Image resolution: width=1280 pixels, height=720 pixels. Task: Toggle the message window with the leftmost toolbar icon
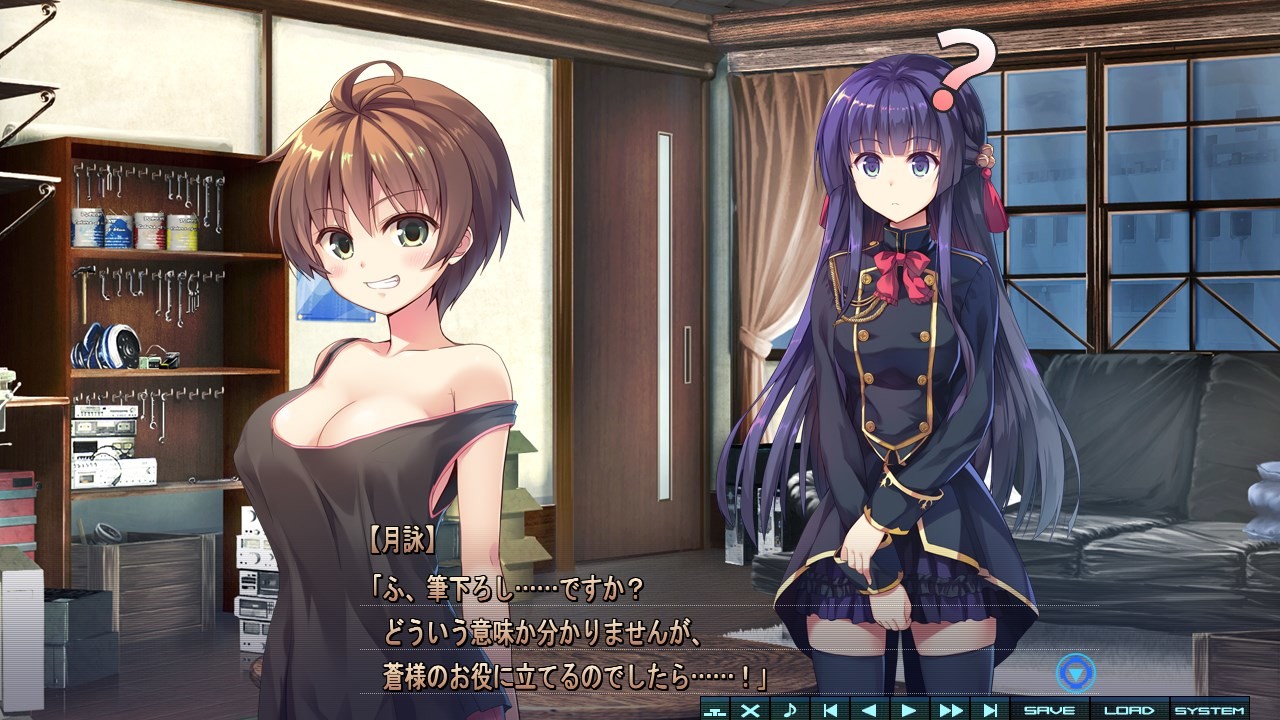click(716, 708)
